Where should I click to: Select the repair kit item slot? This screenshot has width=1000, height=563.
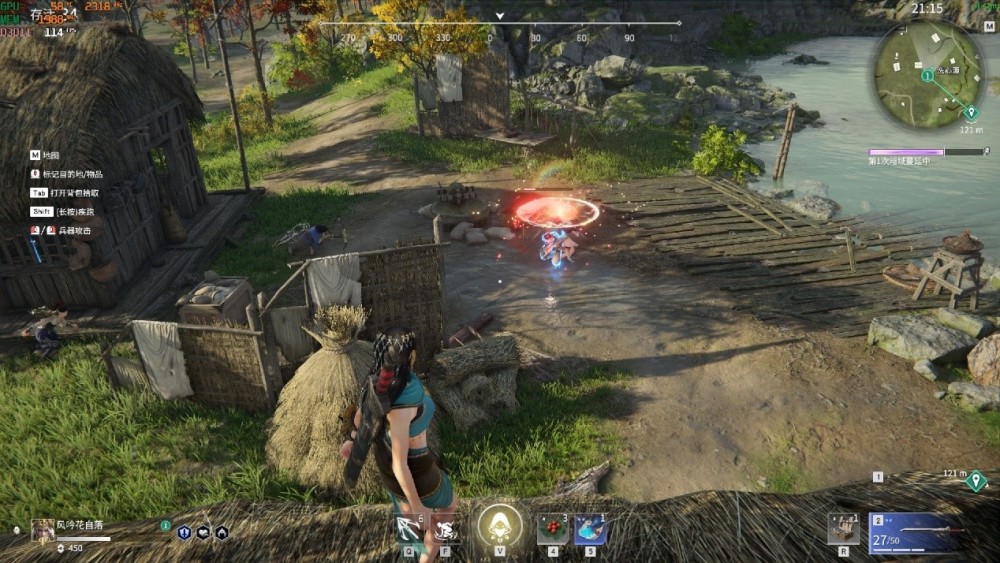[843, 528]
